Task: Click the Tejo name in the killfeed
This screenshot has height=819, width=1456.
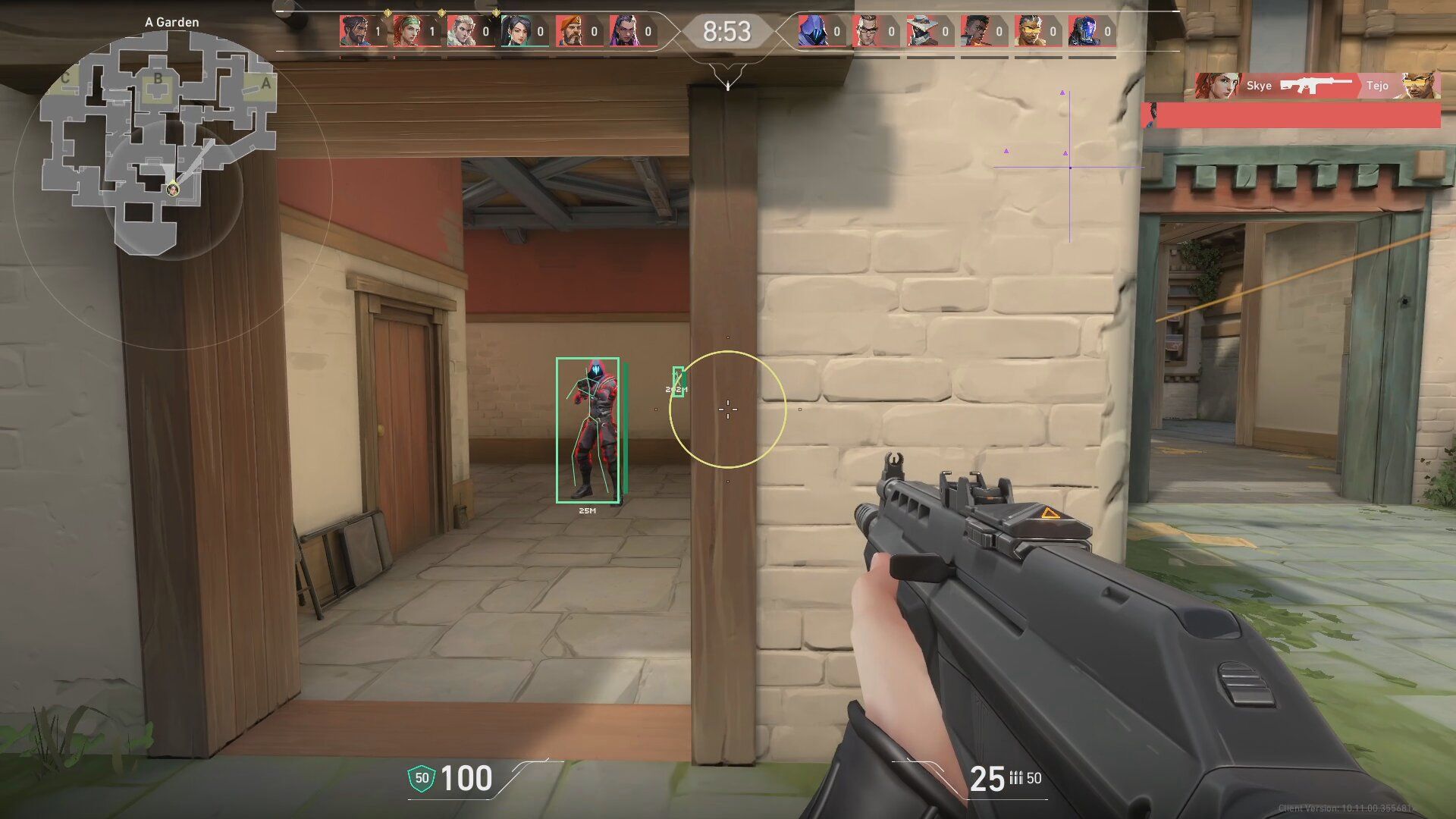Action: tap(1377, 86)
